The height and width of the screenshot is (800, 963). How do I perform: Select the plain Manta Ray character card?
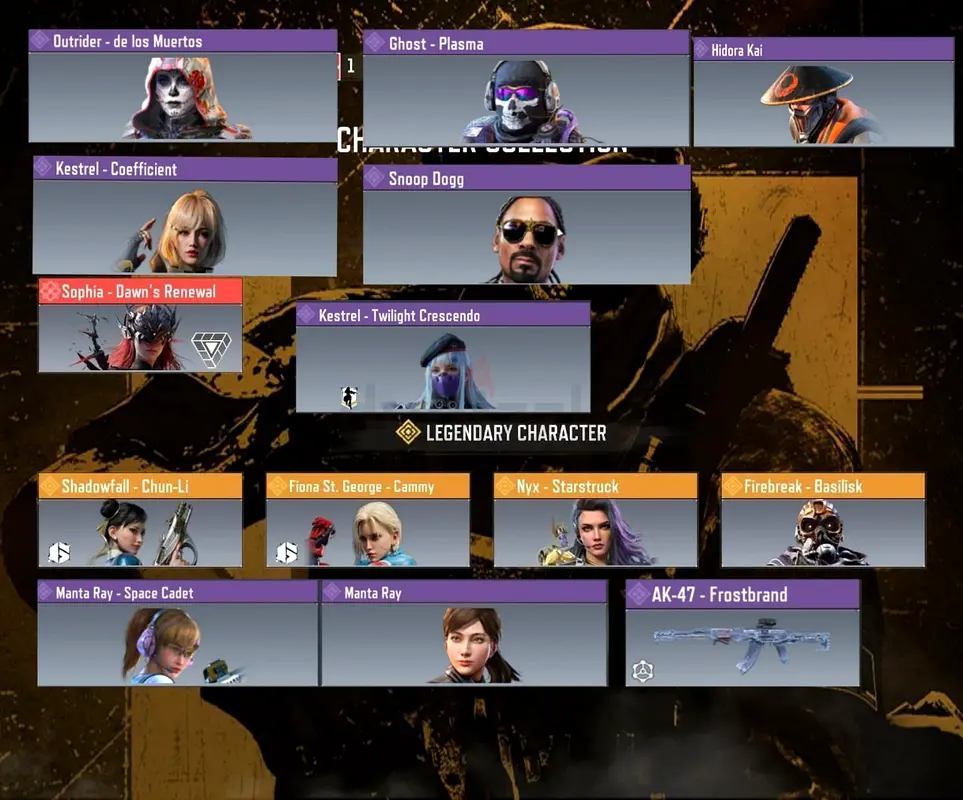(464, 634)
